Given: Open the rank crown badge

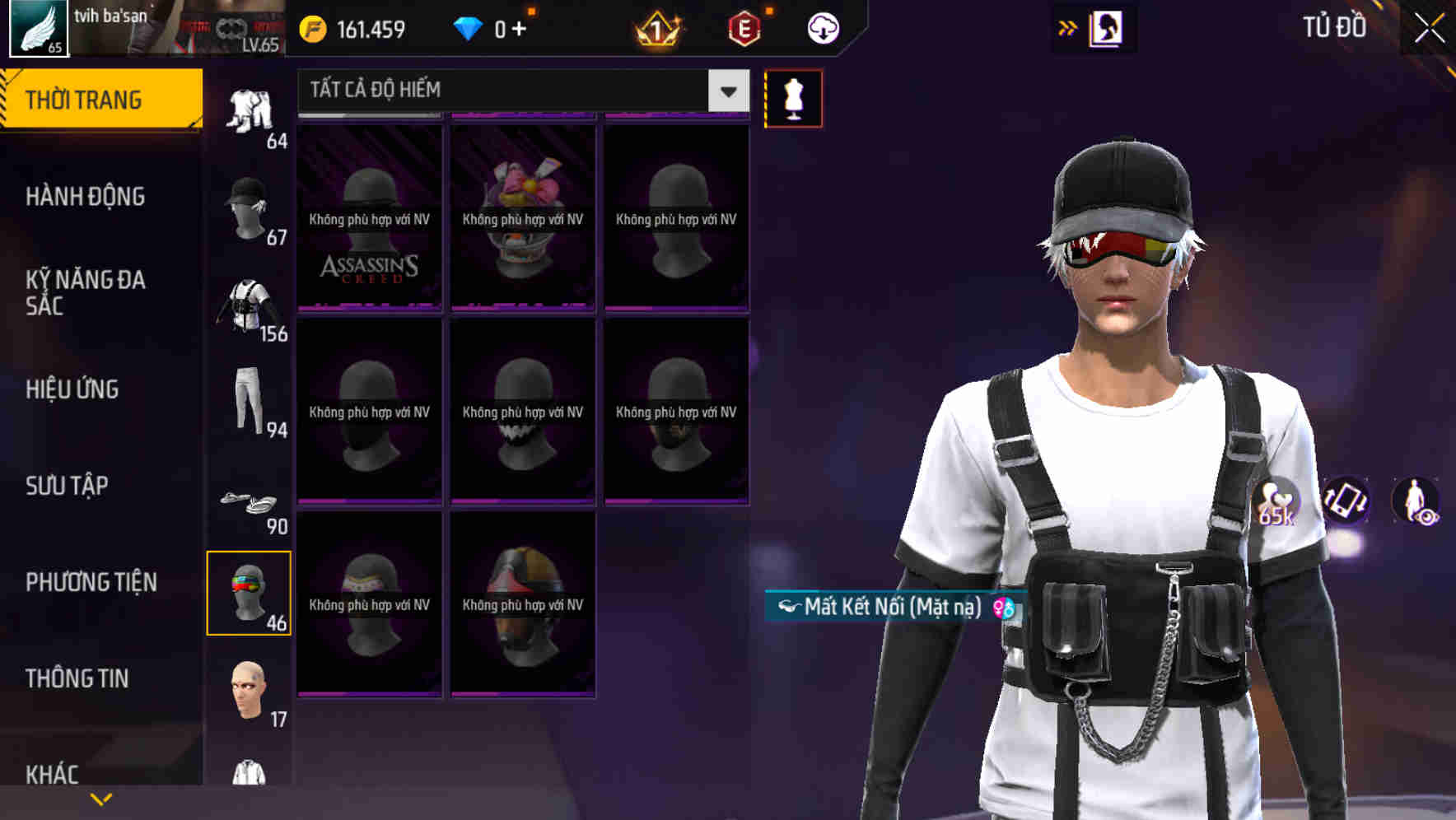Looking at the screenshot, I should [655, 27].
